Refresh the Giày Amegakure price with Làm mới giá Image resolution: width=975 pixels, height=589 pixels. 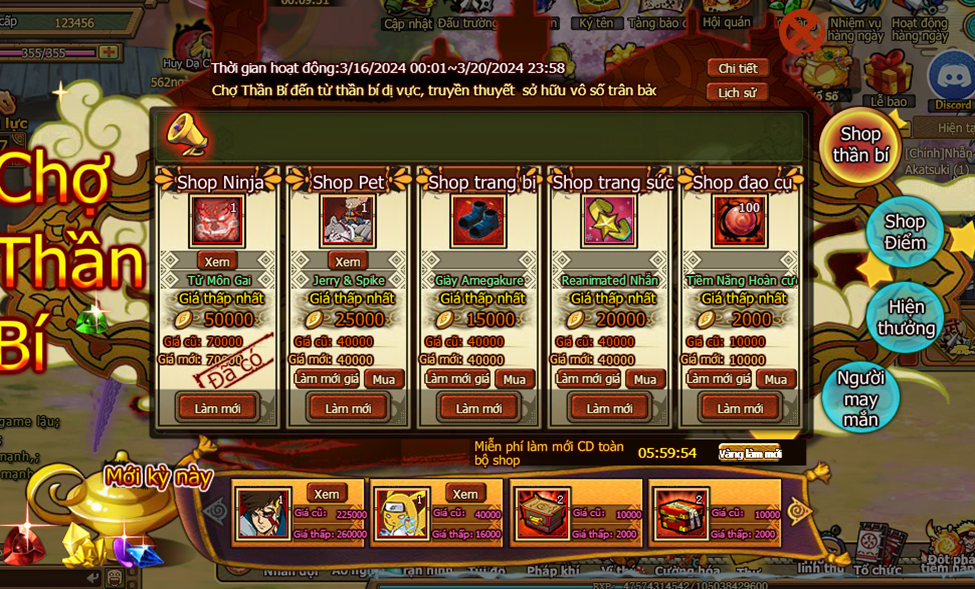pos(457,379)
